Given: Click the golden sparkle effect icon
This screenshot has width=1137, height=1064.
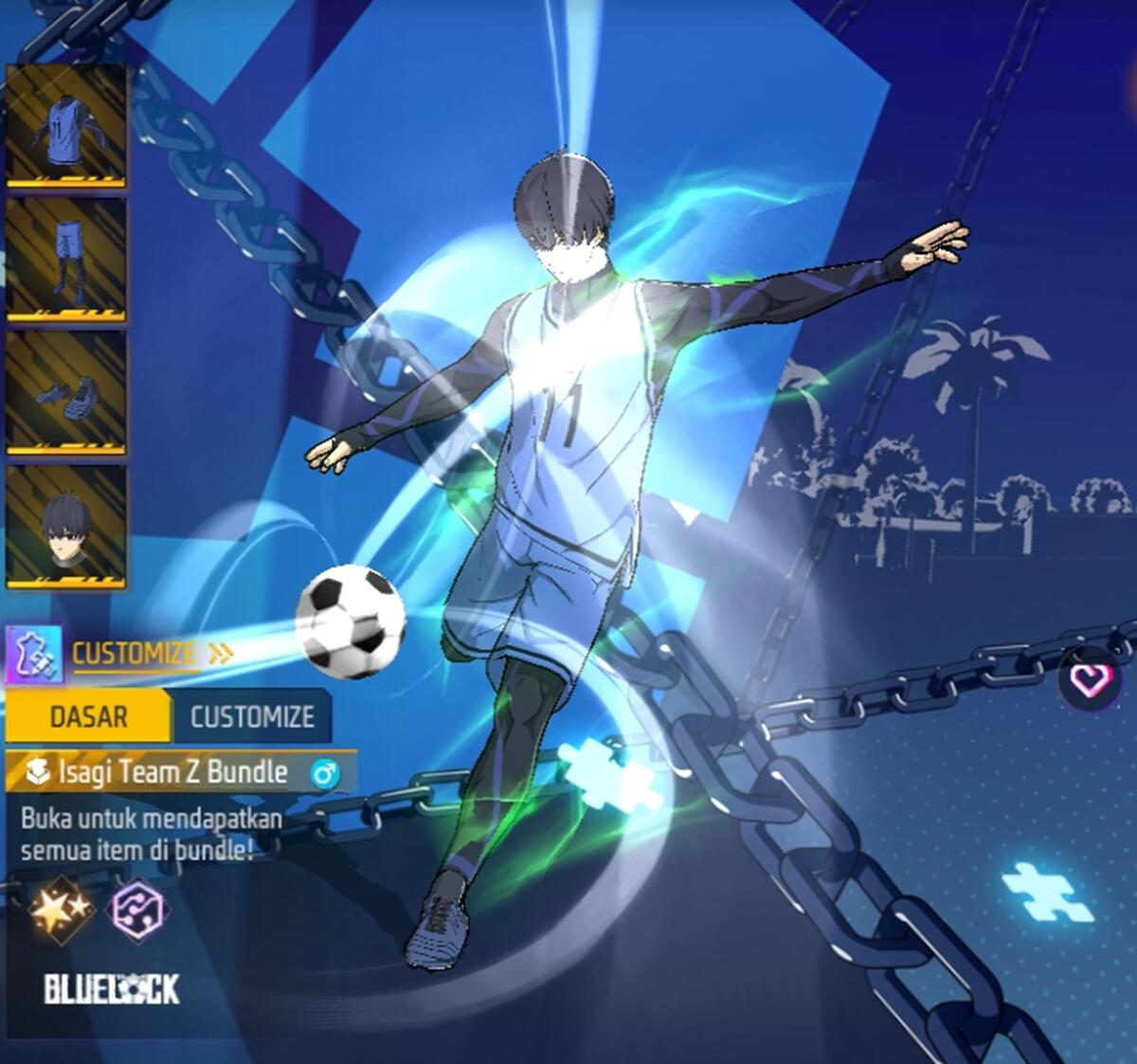Looking at the screenshot, I should pyautogui.click(x=61, y=910).
